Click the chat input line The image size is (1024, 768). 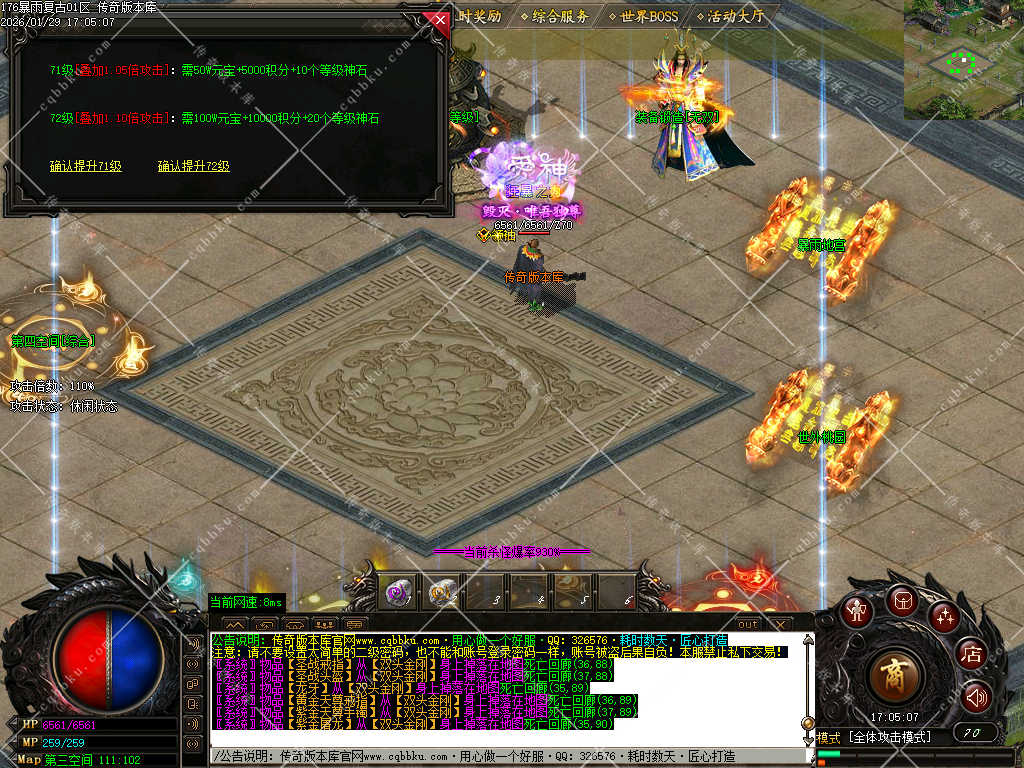click(x=500, y=757)
